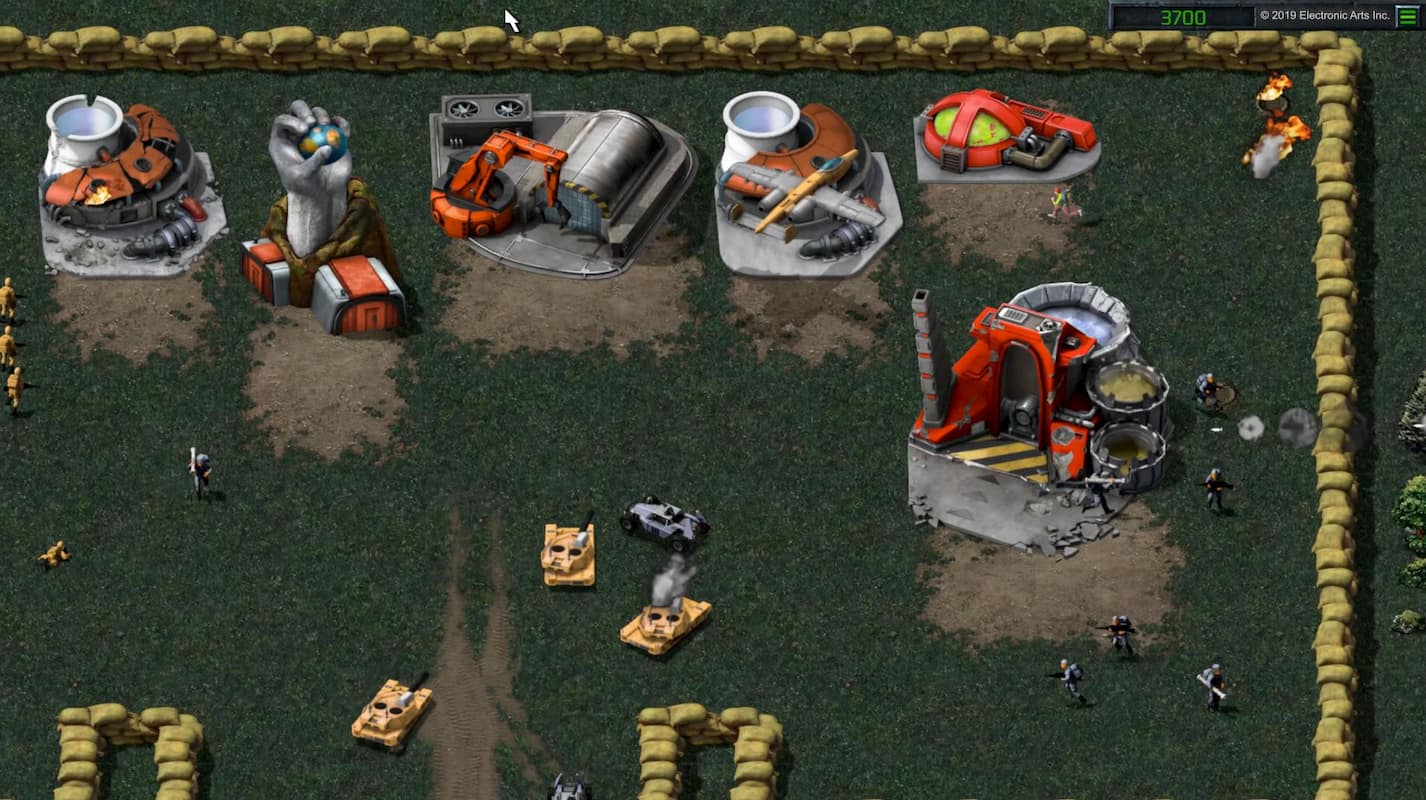Screen dimensions: 1426x800
Task: Click the green-lit credits display field
Action: point(1181,15)
